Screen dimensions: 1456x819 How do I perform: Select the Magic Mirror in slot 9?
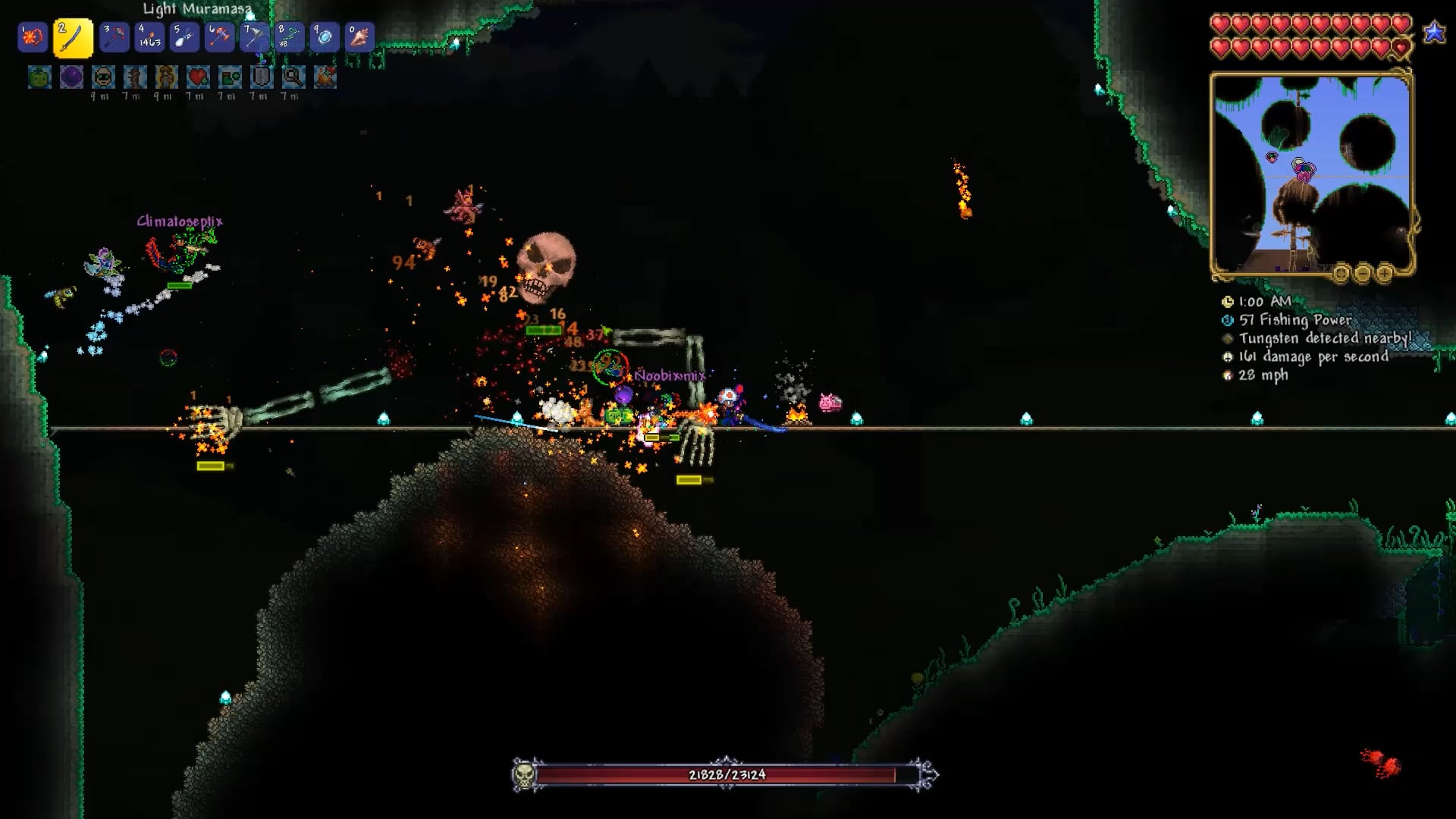pyautogui.click(x=324, y=37)
